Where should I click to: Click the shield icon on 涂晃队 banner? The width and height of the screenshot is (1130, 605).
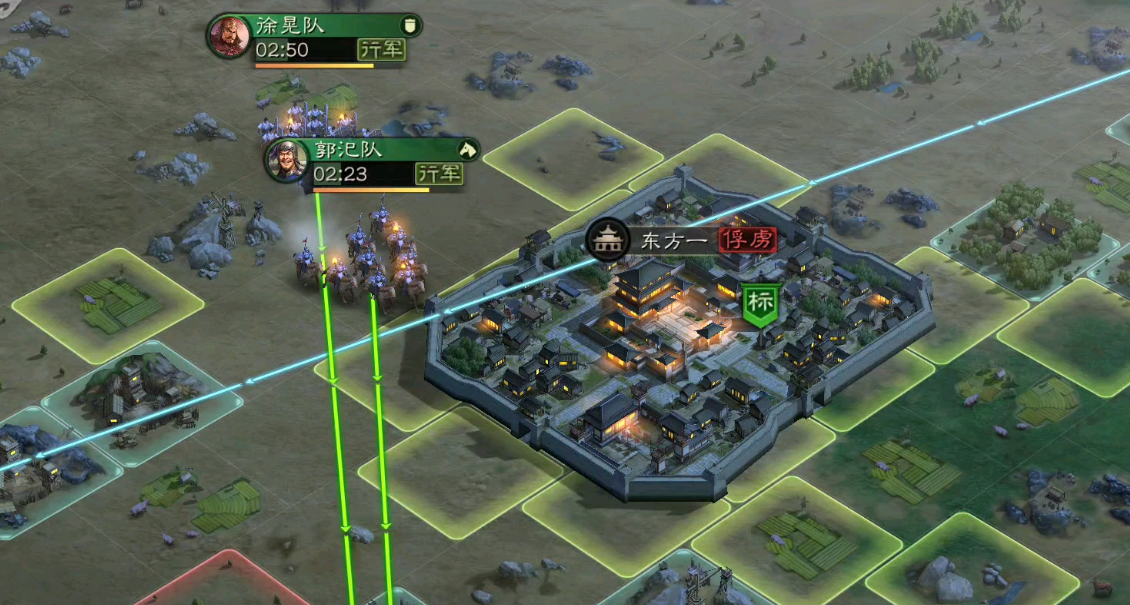click(408, 25)
